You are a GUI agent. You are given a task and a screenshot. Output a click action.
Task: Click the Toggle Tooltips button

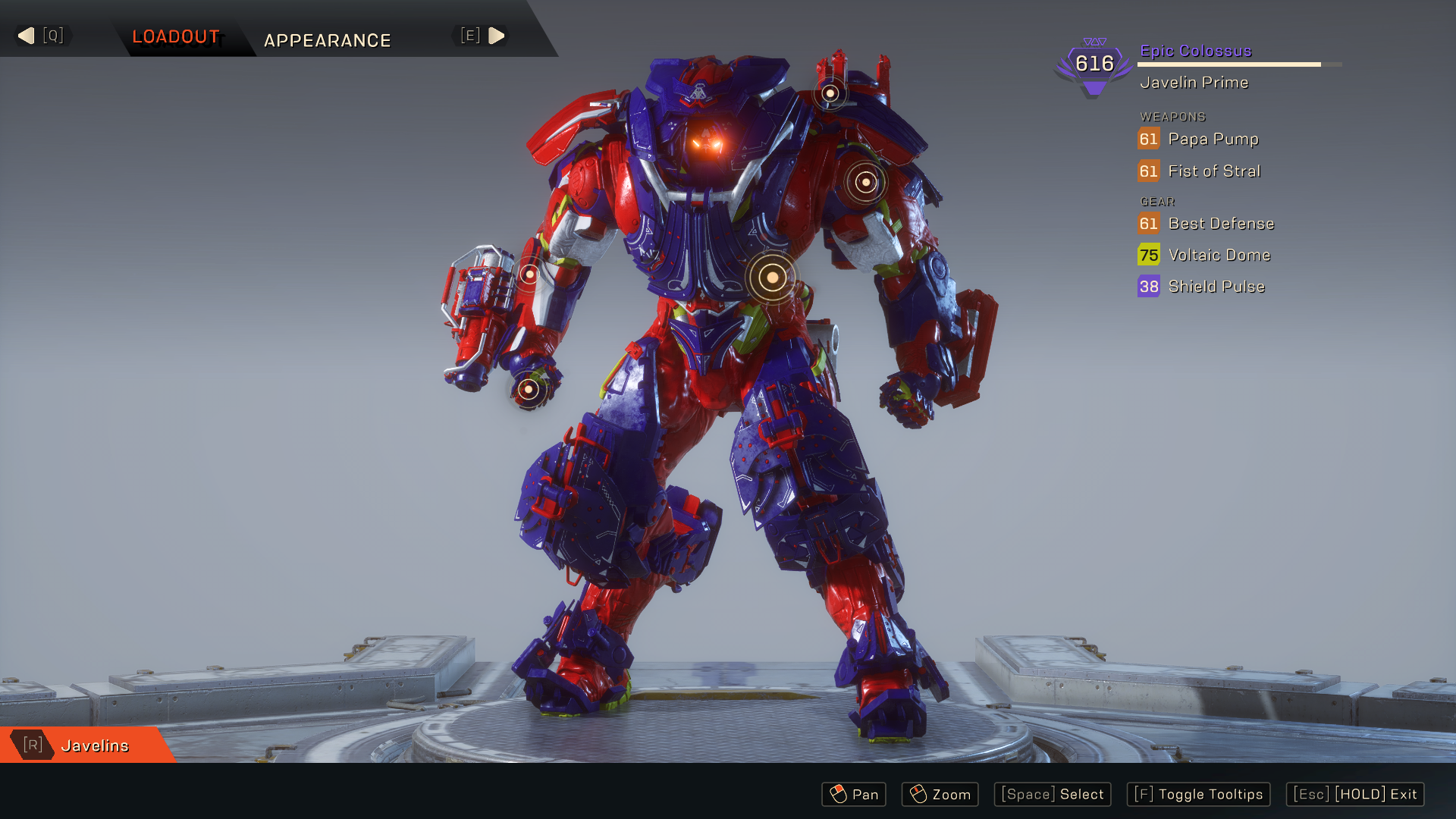click(x=1198, y=794)
